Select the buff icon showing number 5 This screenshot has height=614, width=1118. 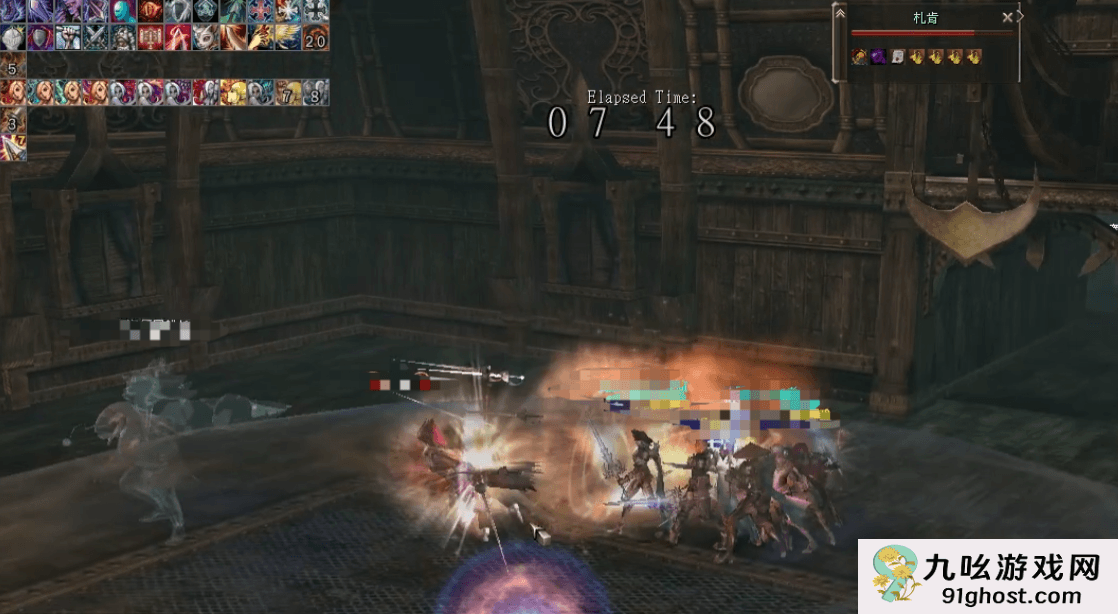click(x=12, y=68)
